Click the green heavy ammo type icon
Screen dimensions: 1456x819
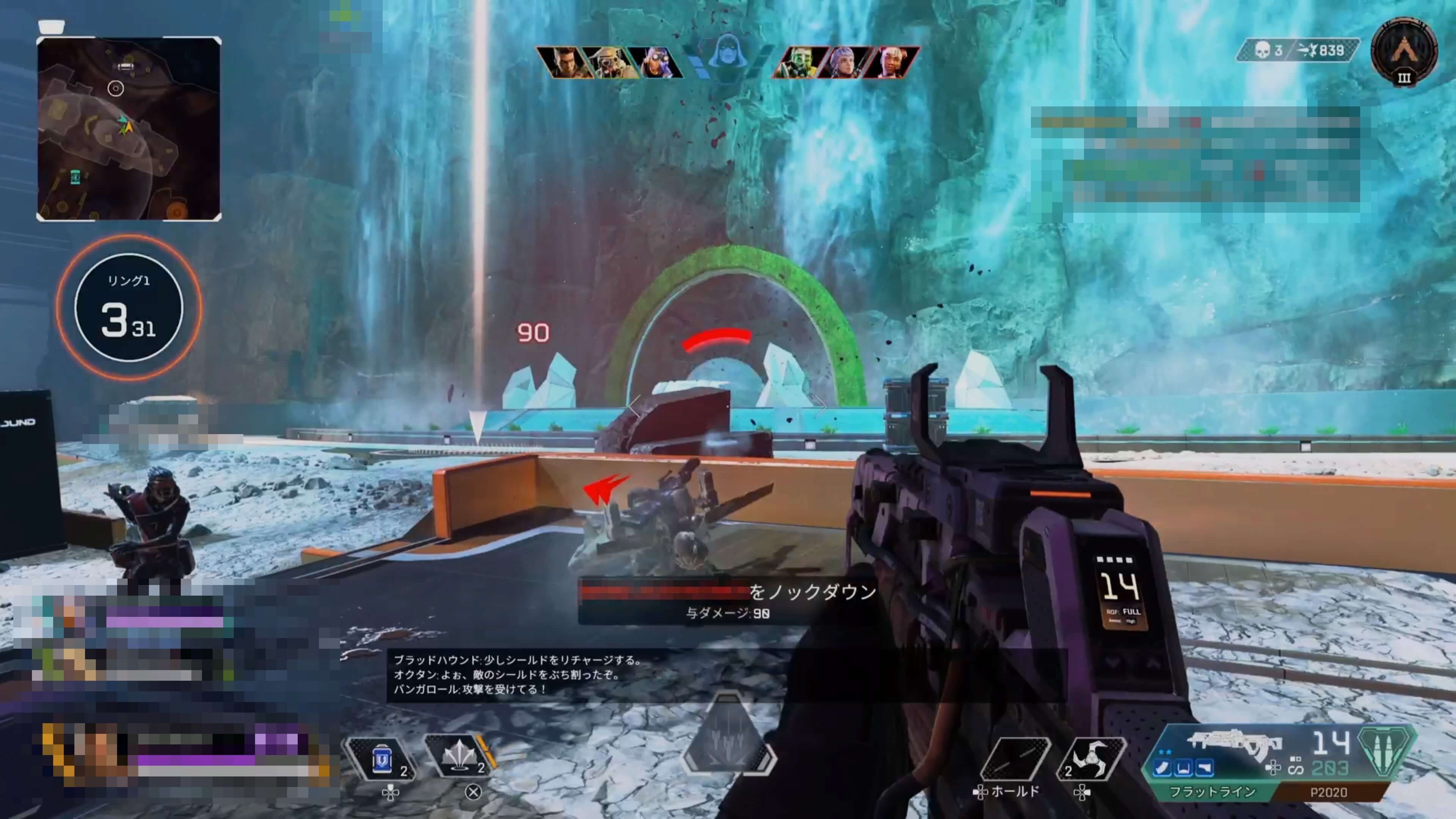1388,752
